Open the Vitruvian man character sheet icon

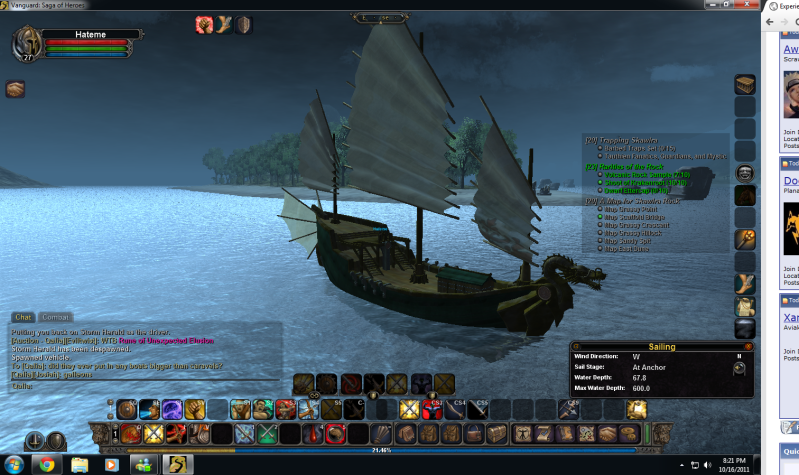[x=524, y=433]
